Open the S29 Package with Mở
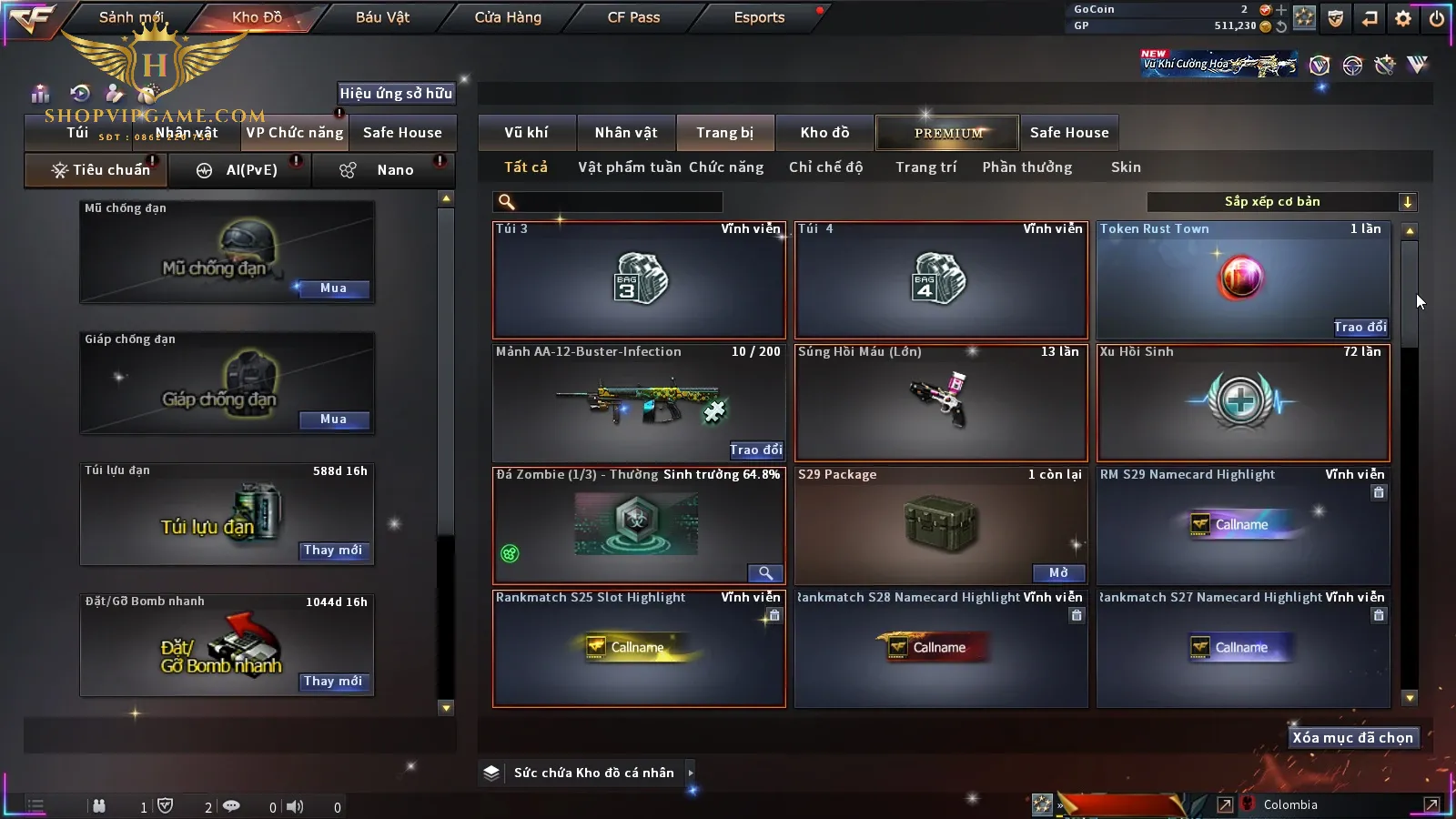The height and width of the screenshot is (819, 1456). pyautogui.click(x=1058, y=573)
